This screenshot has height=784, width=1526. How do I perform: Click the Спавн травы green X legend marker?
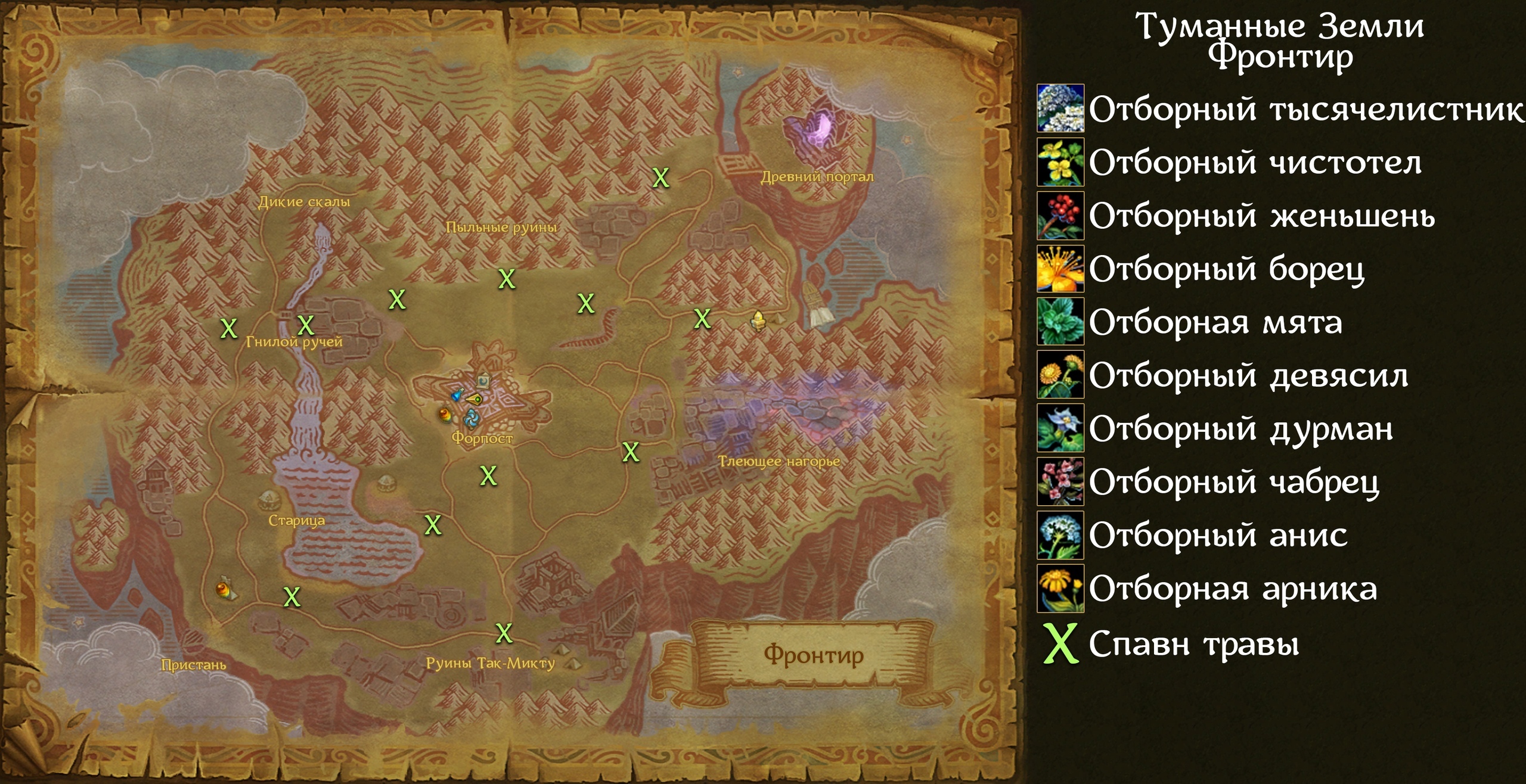click(1060, 643)
